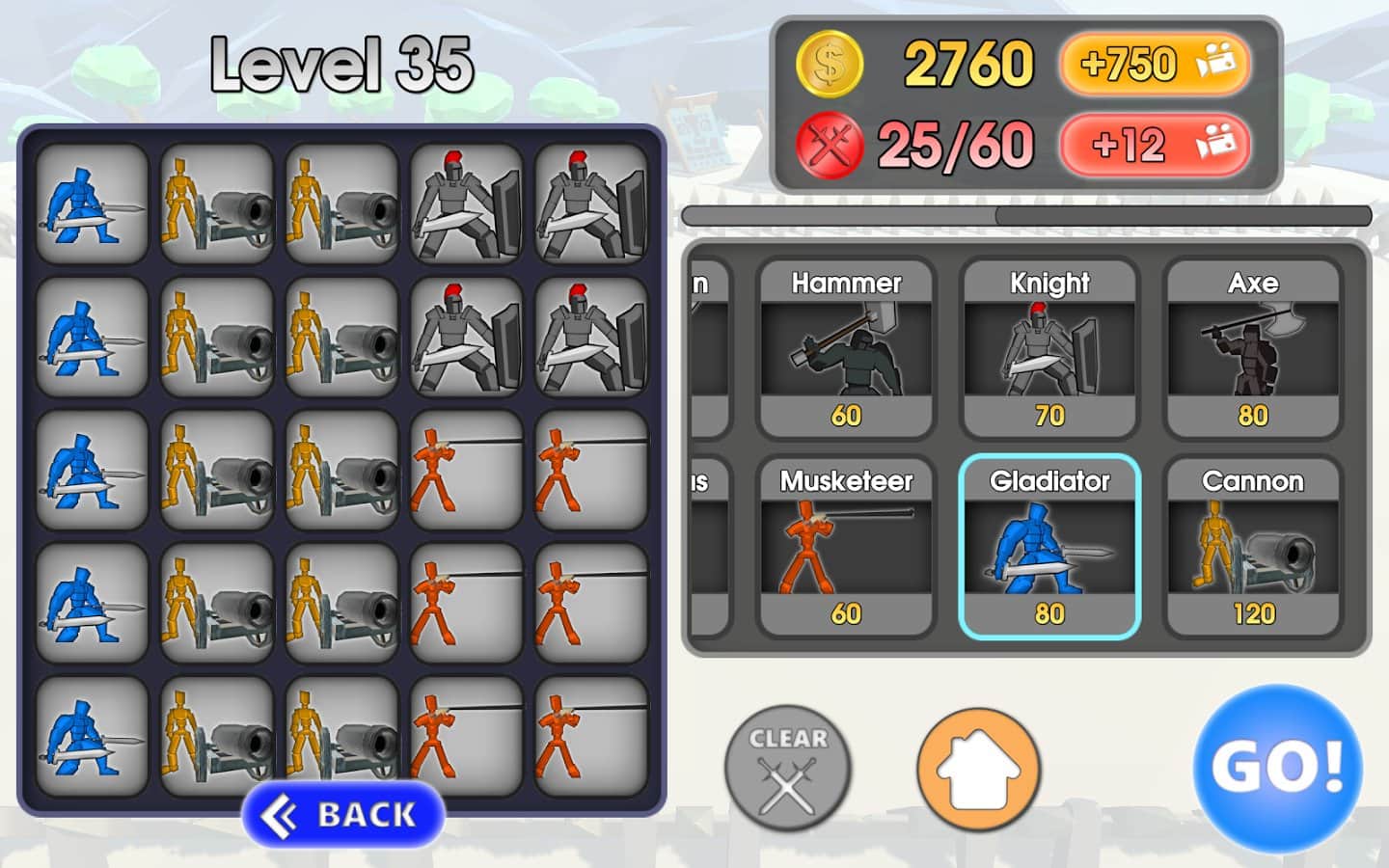Go back with the BACK button
Screen dimensions: 1389x868
tap(343, 815)
